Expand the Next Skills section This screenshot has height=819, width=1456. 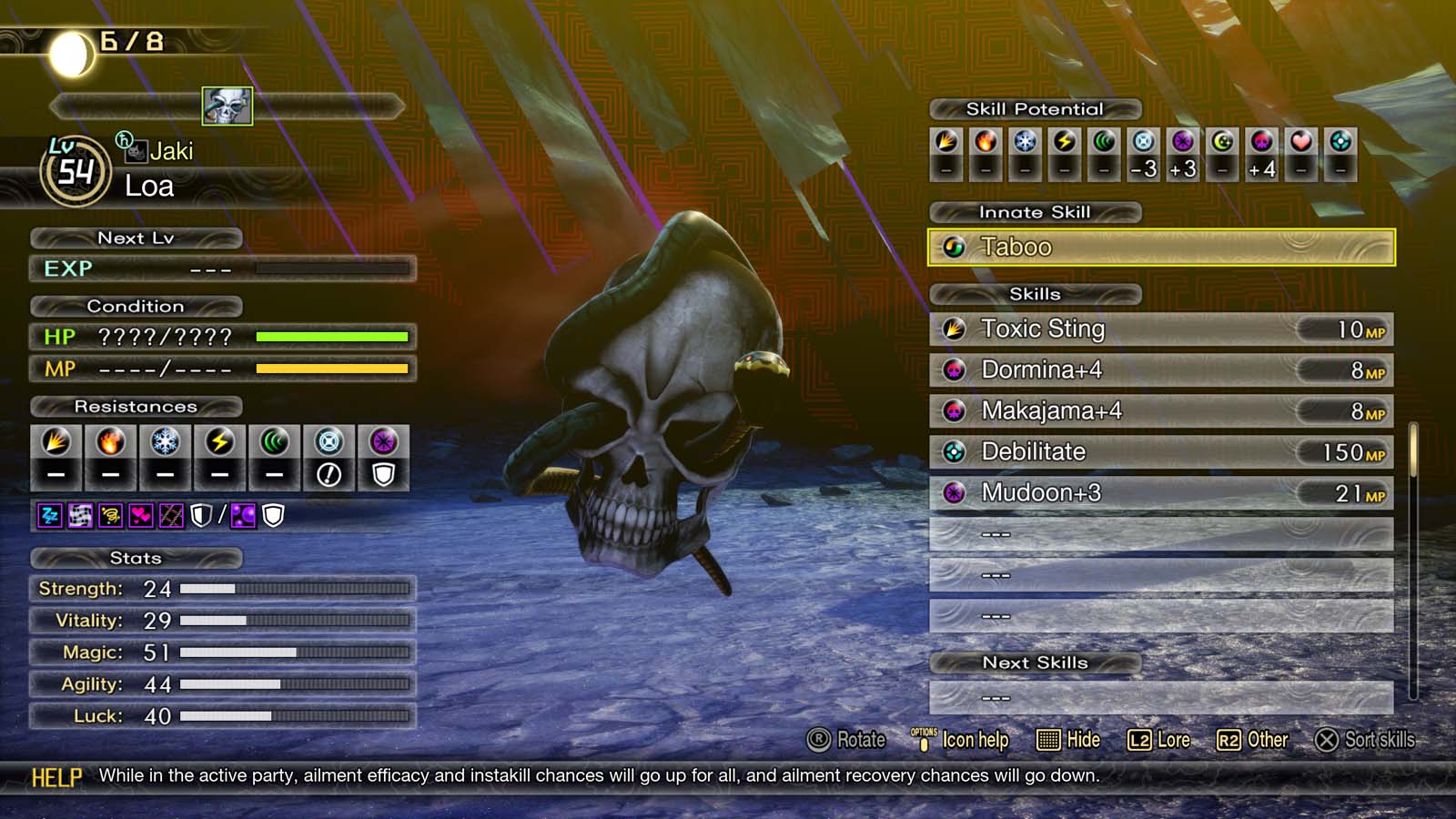1034,662
